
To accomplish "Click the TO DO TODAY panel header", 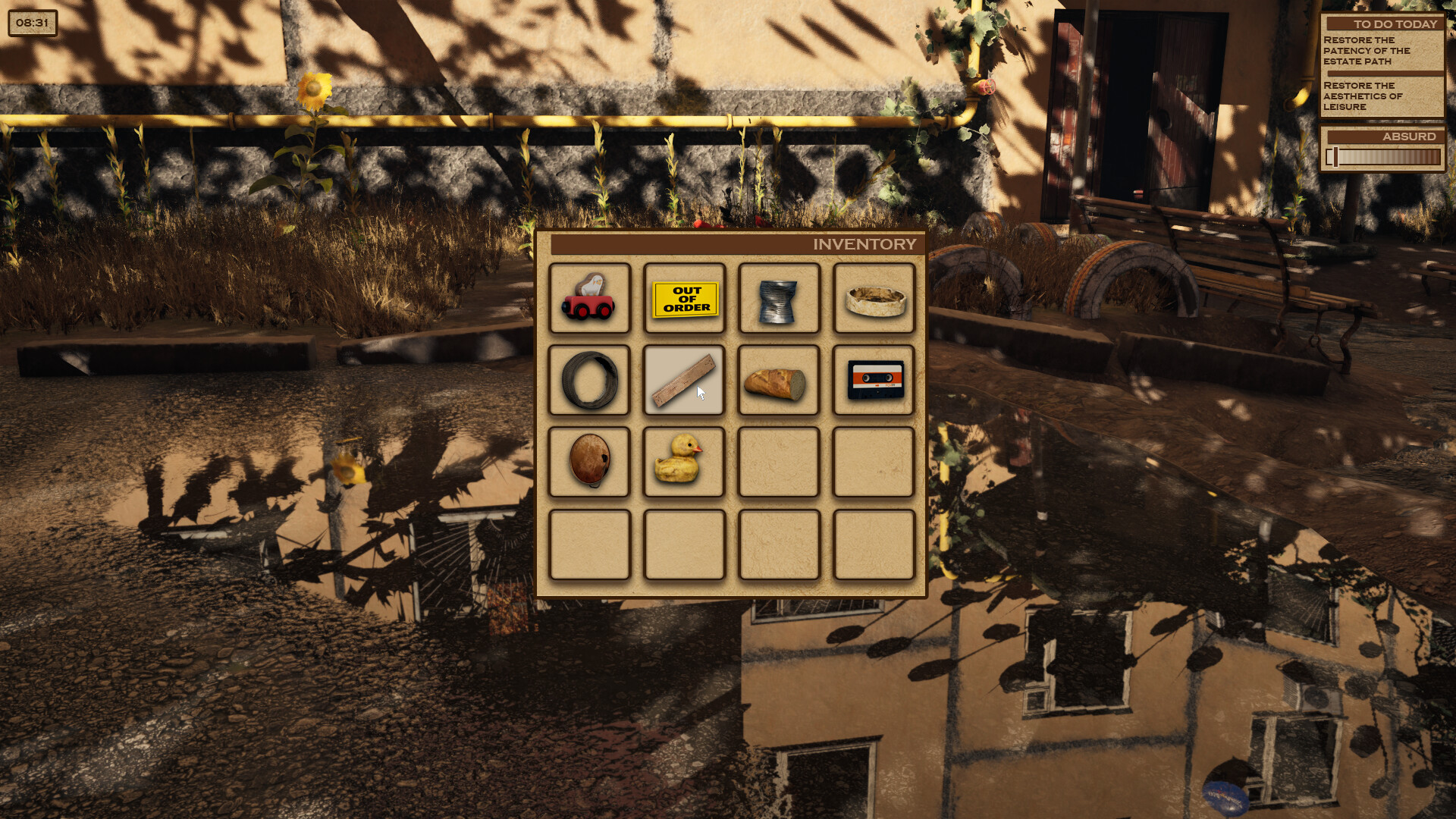I will [x=1382, y=24].
